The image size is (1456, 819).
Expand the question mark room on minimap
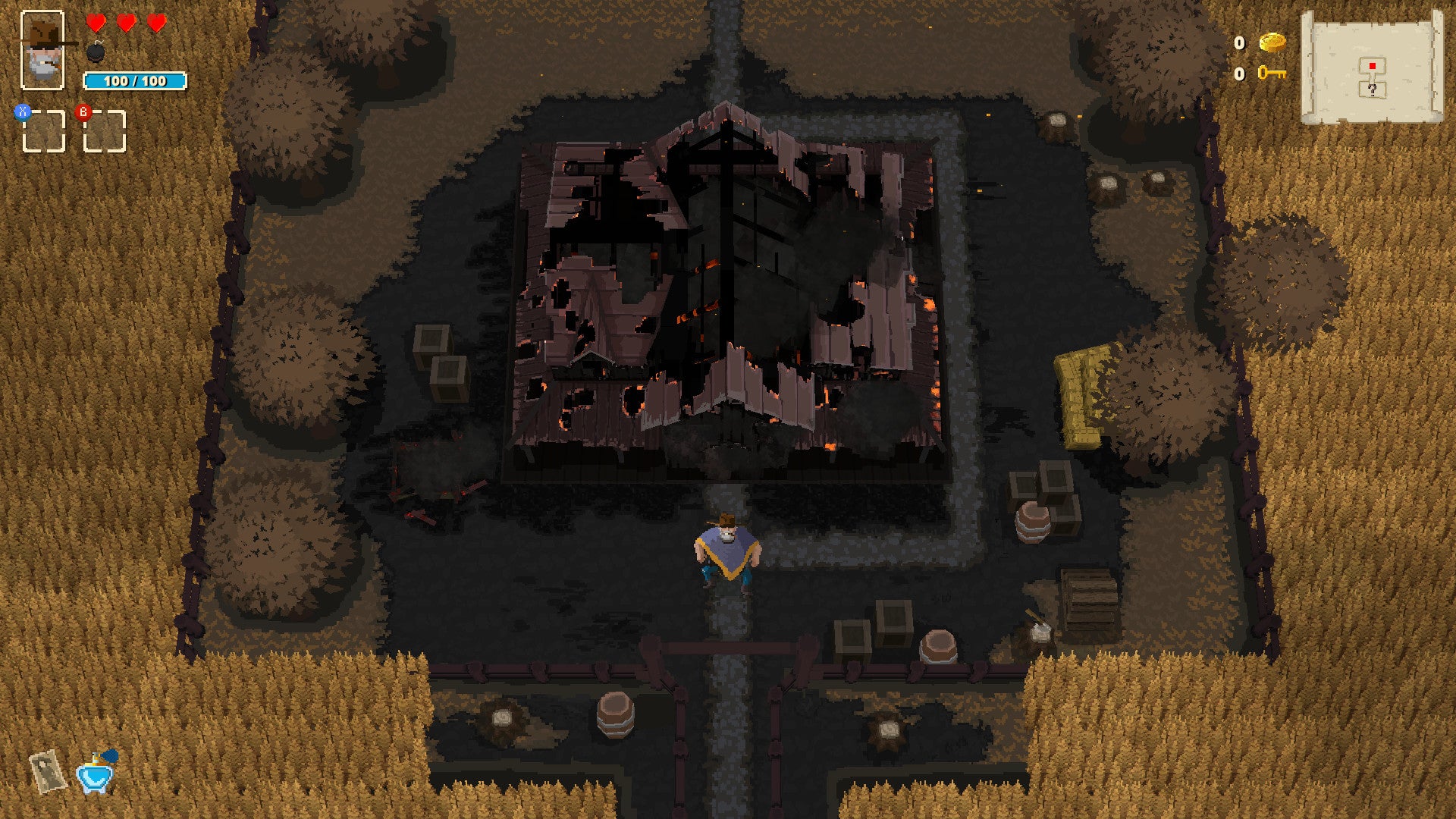[1372, 90]
